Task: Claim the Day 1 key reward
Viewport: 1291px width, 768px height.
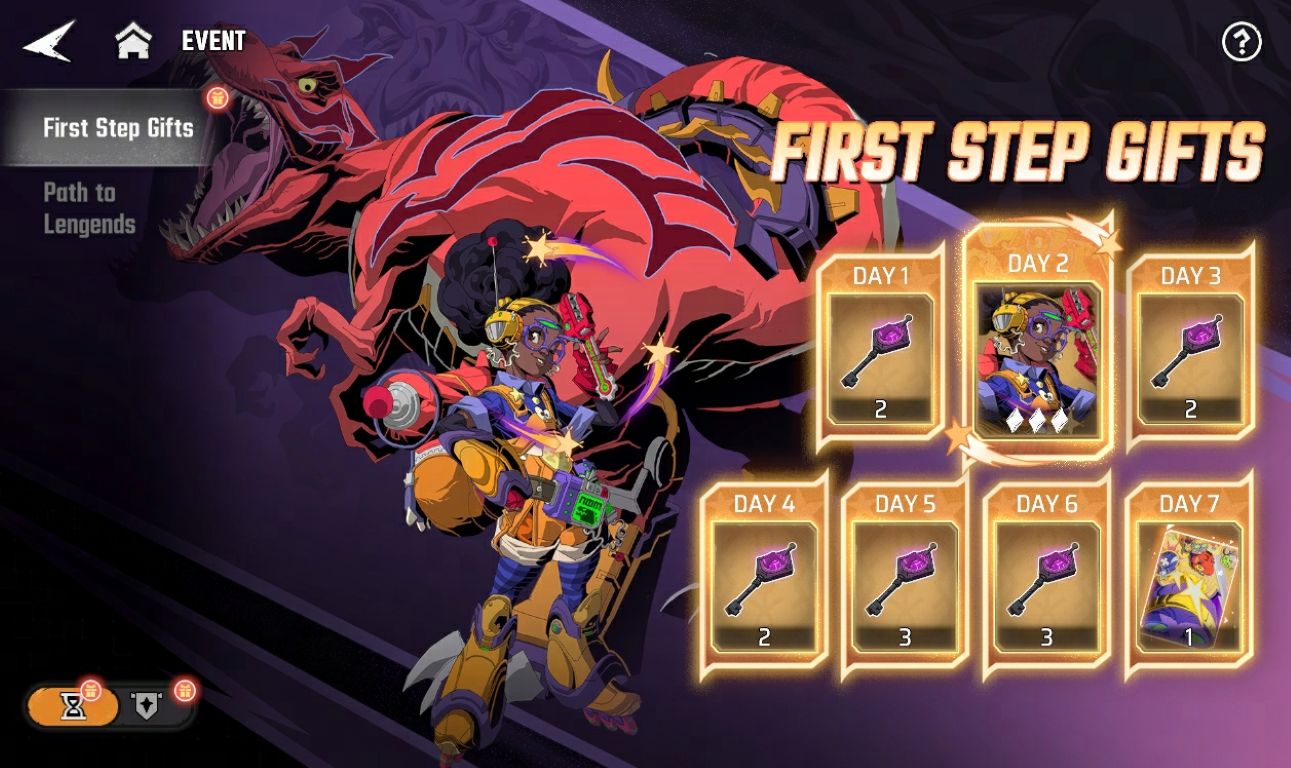Action: coord(881,347)
